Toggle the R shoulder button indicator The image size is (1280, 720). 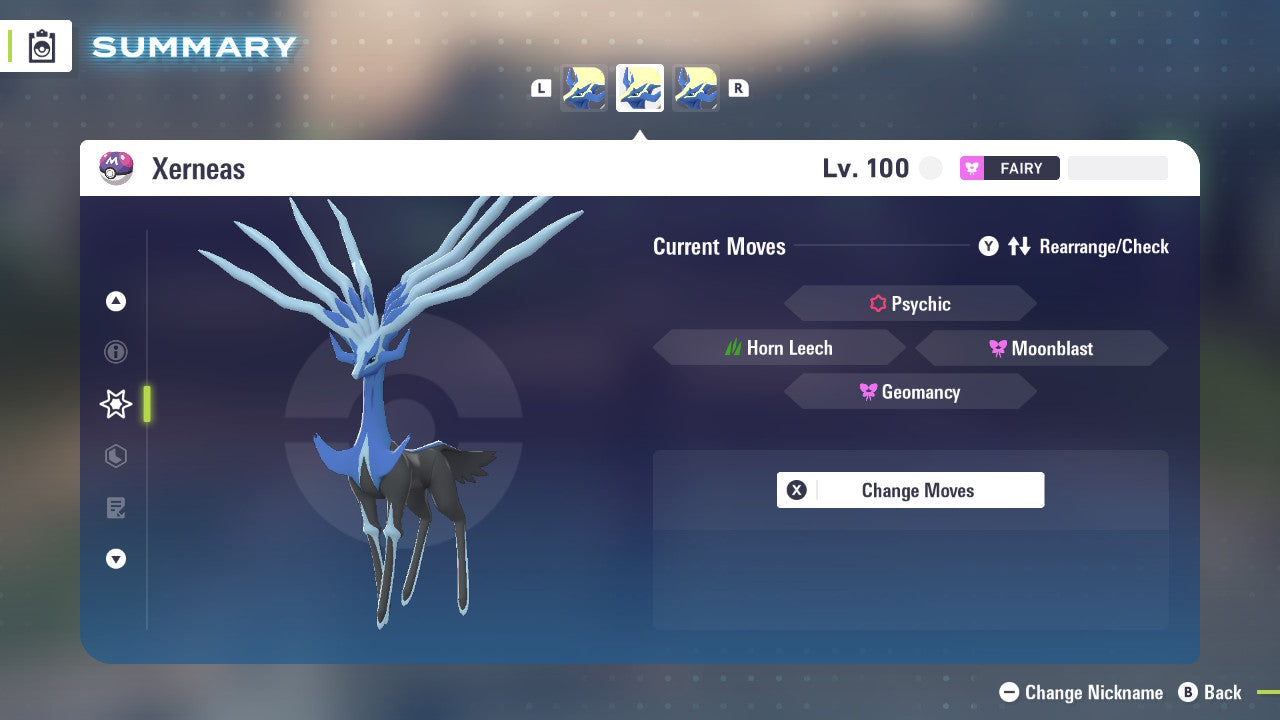(738, 88)
